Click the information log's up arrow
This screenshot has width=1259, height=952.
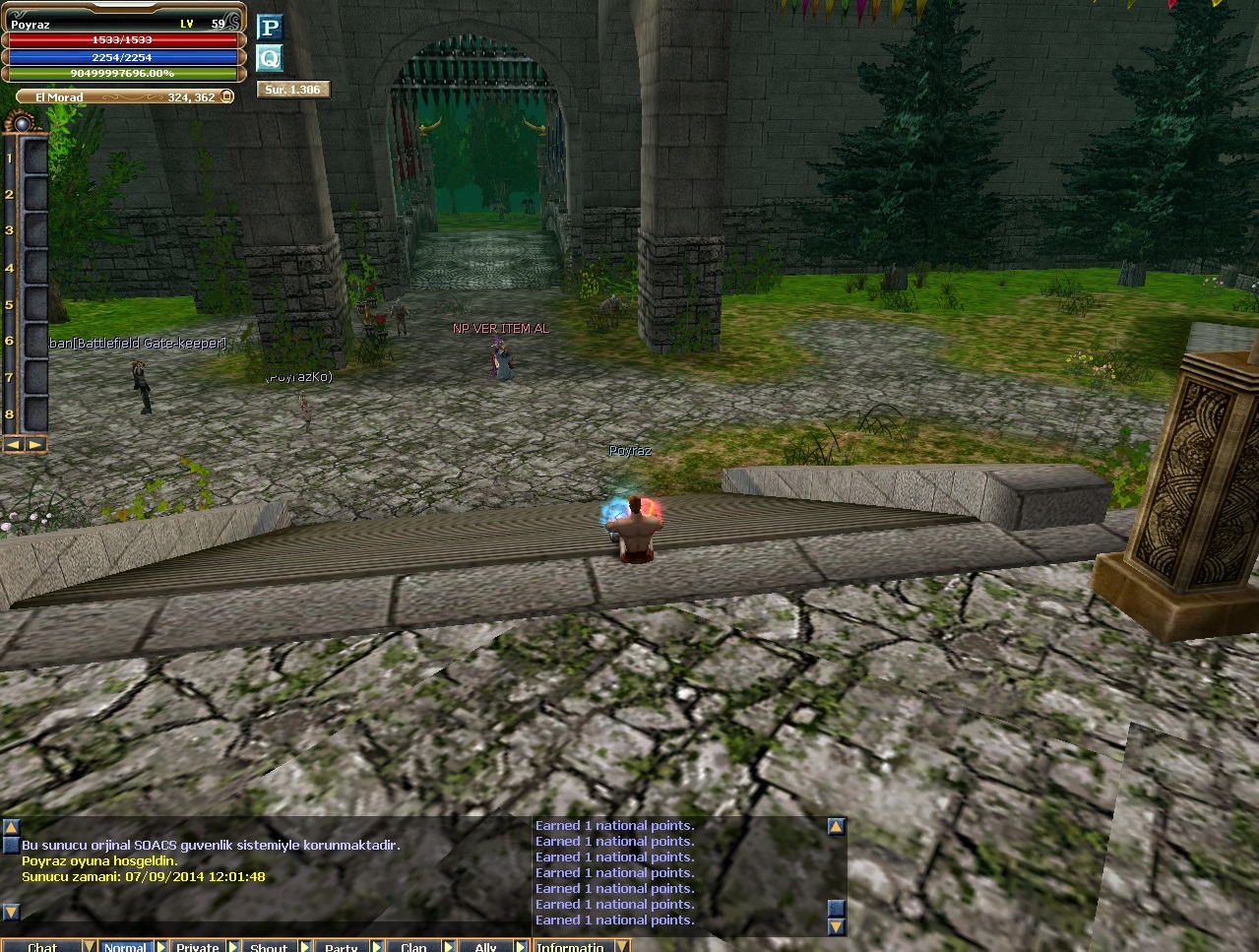click(x=836, y=827)
